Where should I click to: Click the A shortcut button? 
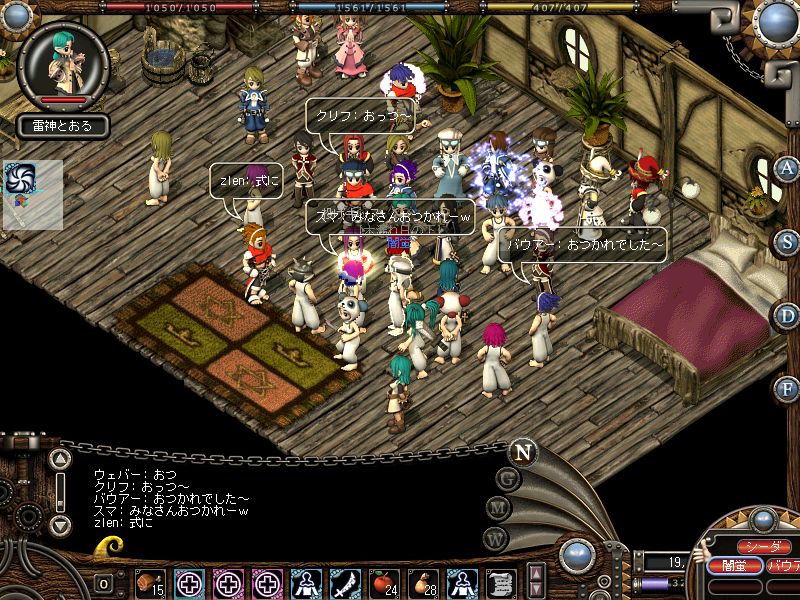[788, 168]
